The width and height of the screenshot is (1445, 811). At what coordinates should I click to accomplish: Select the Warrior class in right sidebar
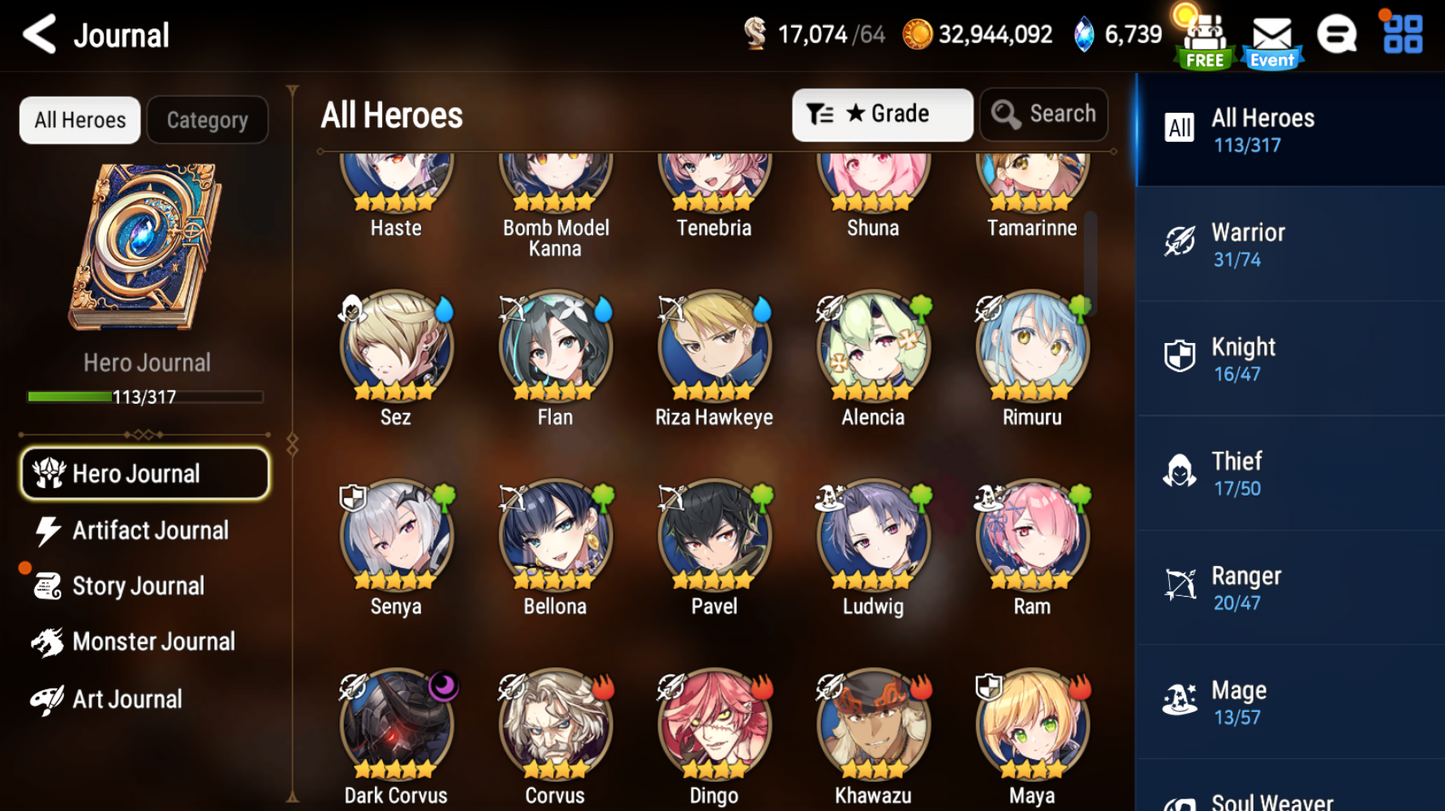point(1289,243)
